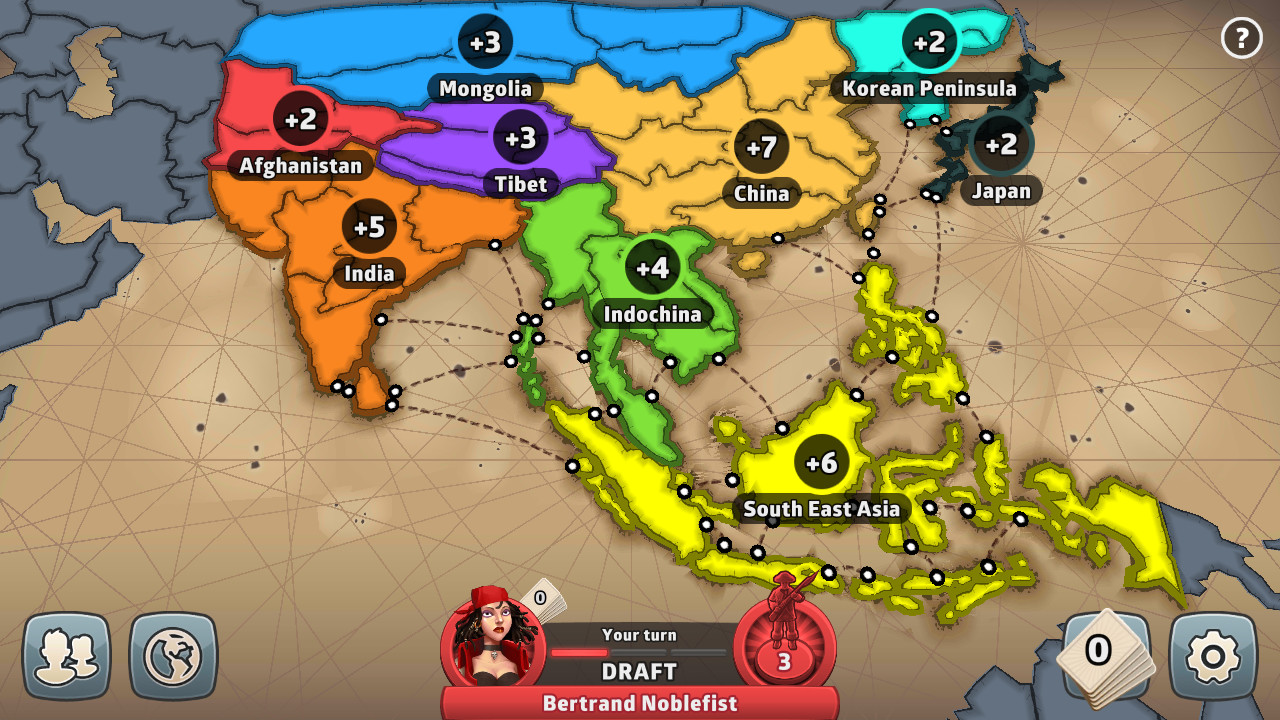This screenshot has width=1280, height=720.
Task: View your cards stack icon
Action: 1105,650
